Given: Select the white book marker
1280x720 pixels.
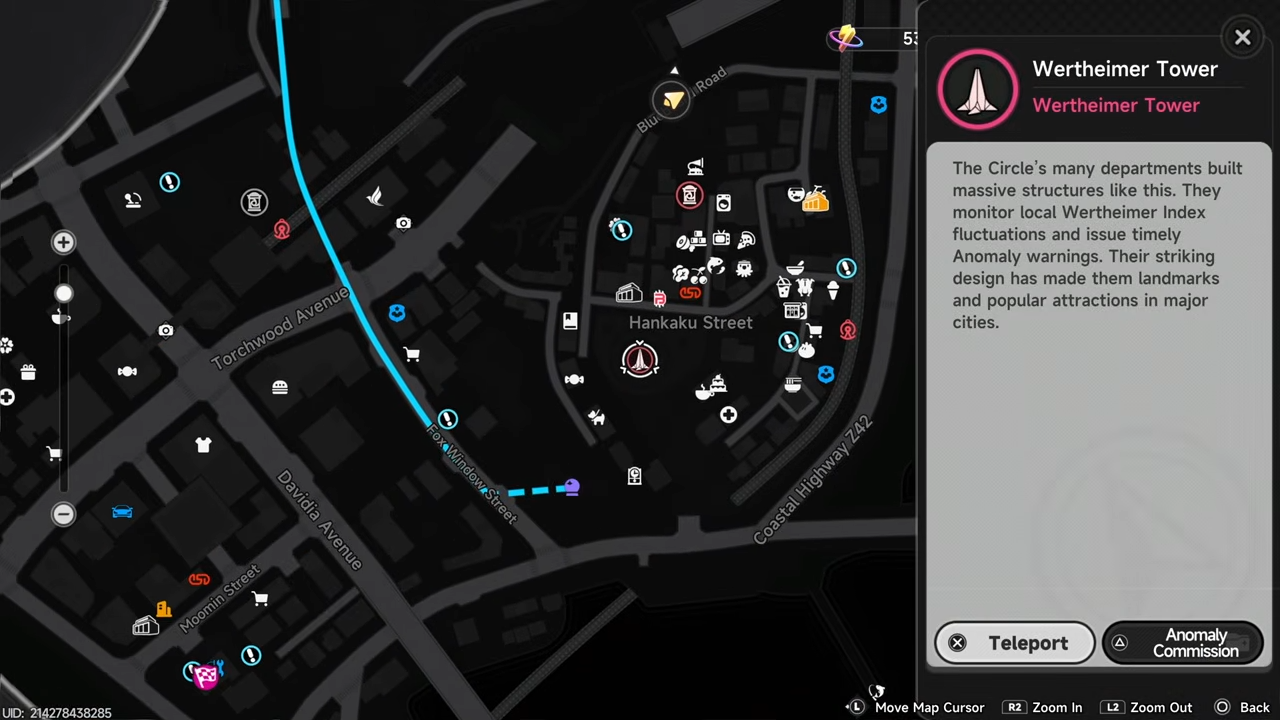Looking at the screenshot, I should 570,321.
